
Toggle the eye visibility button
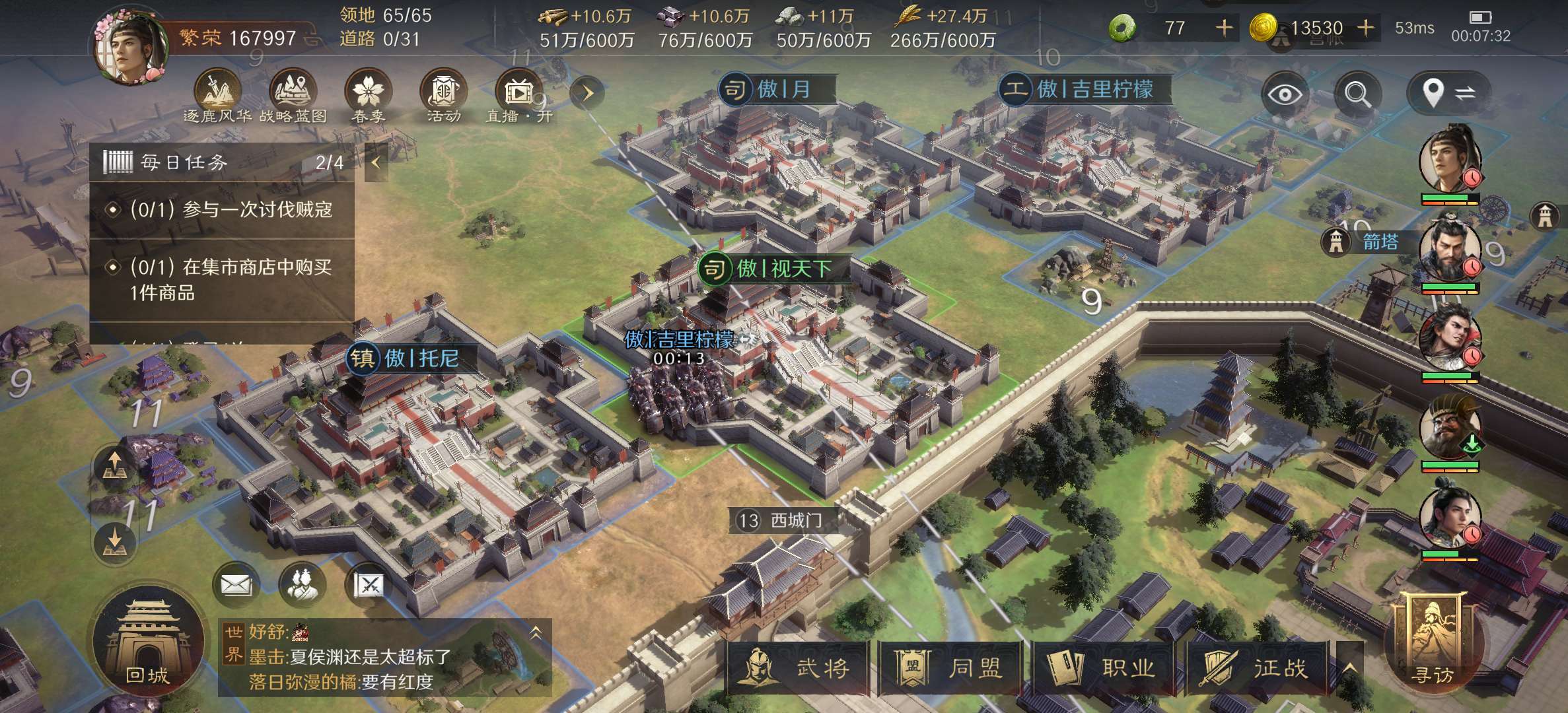1284,94
